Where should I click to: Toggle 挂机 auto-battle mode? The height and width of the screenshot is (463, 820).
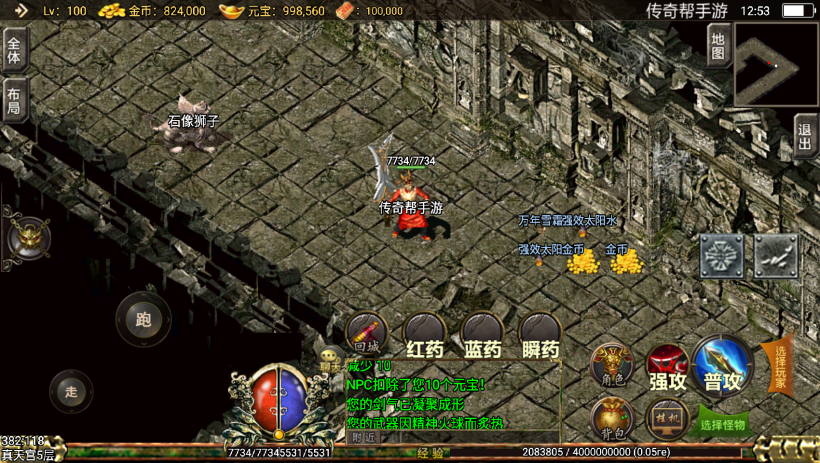coord(667,418)
